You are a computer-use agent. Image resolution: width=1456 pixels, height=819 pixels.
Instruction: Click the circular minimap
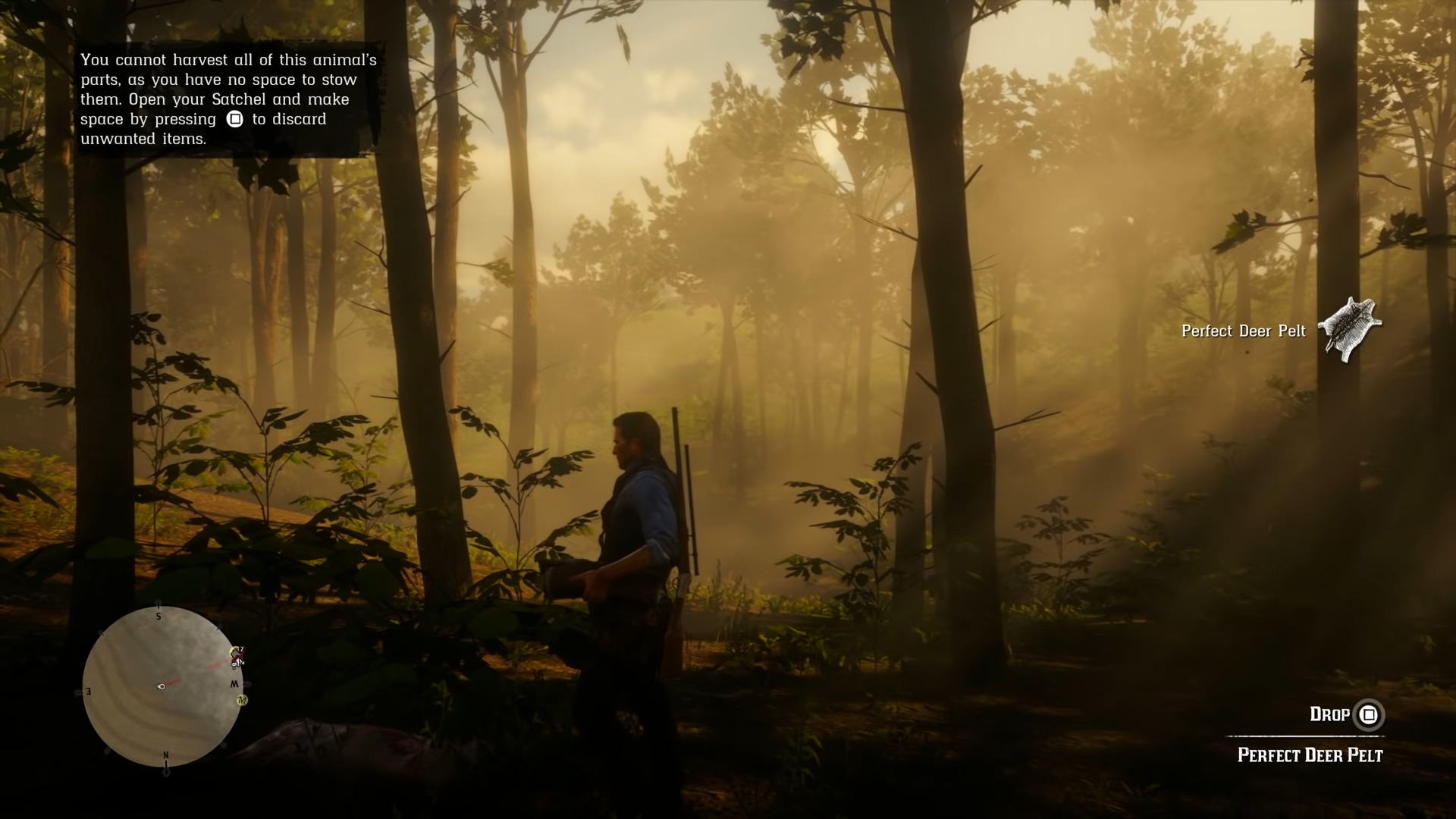coord(162,686)
